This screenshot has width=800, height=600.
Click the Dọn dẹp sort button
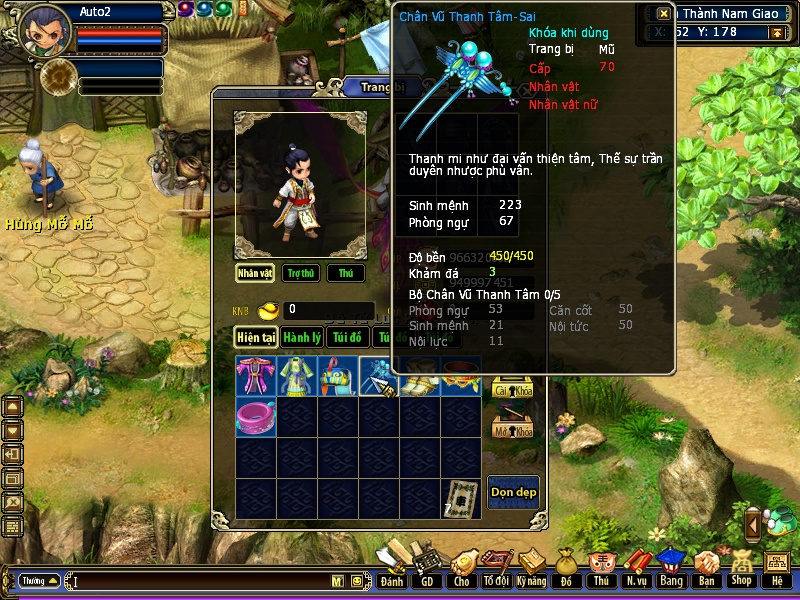(x=513, y=492)
